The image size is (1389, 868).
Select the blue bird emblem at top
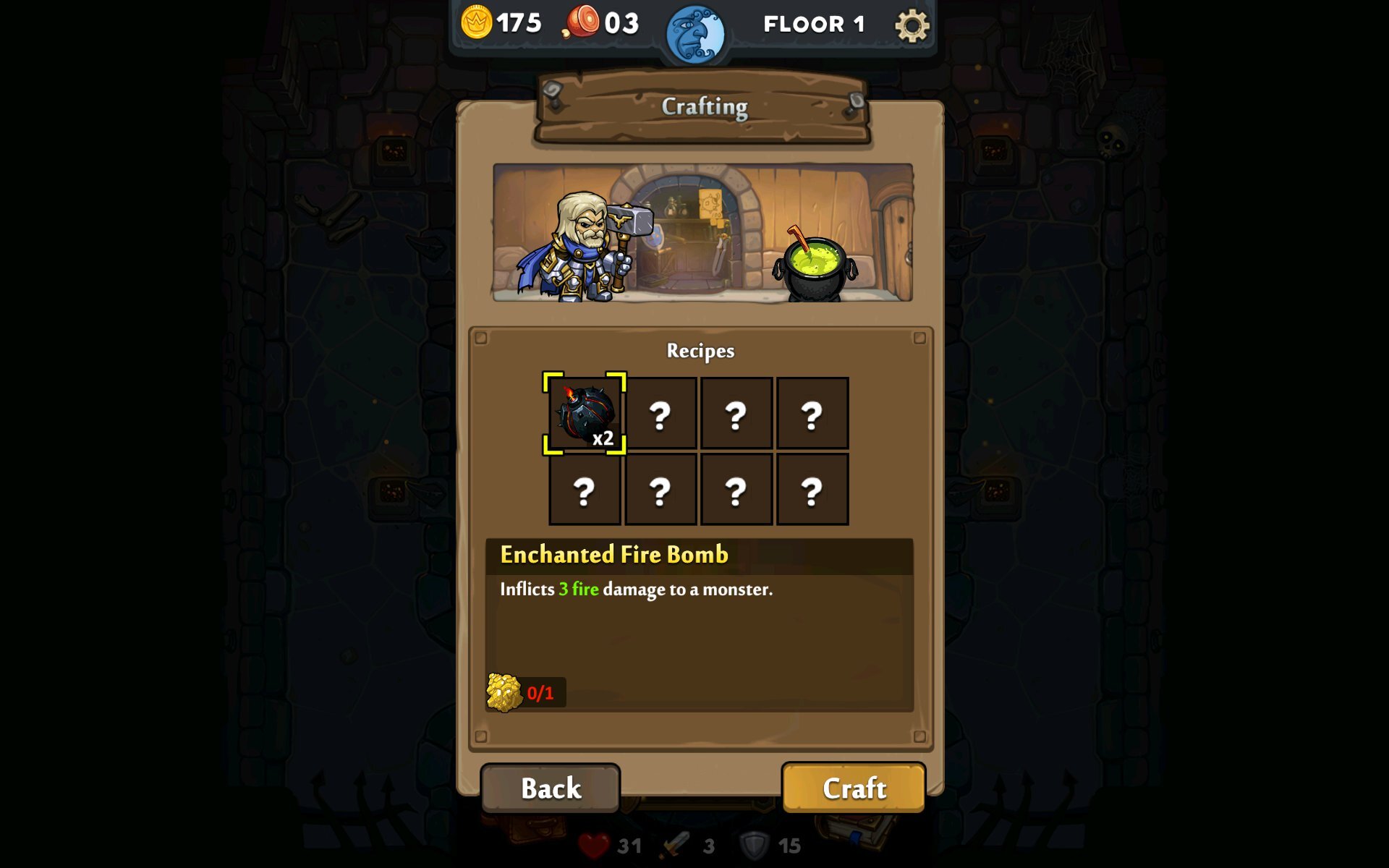pos(696,30)
